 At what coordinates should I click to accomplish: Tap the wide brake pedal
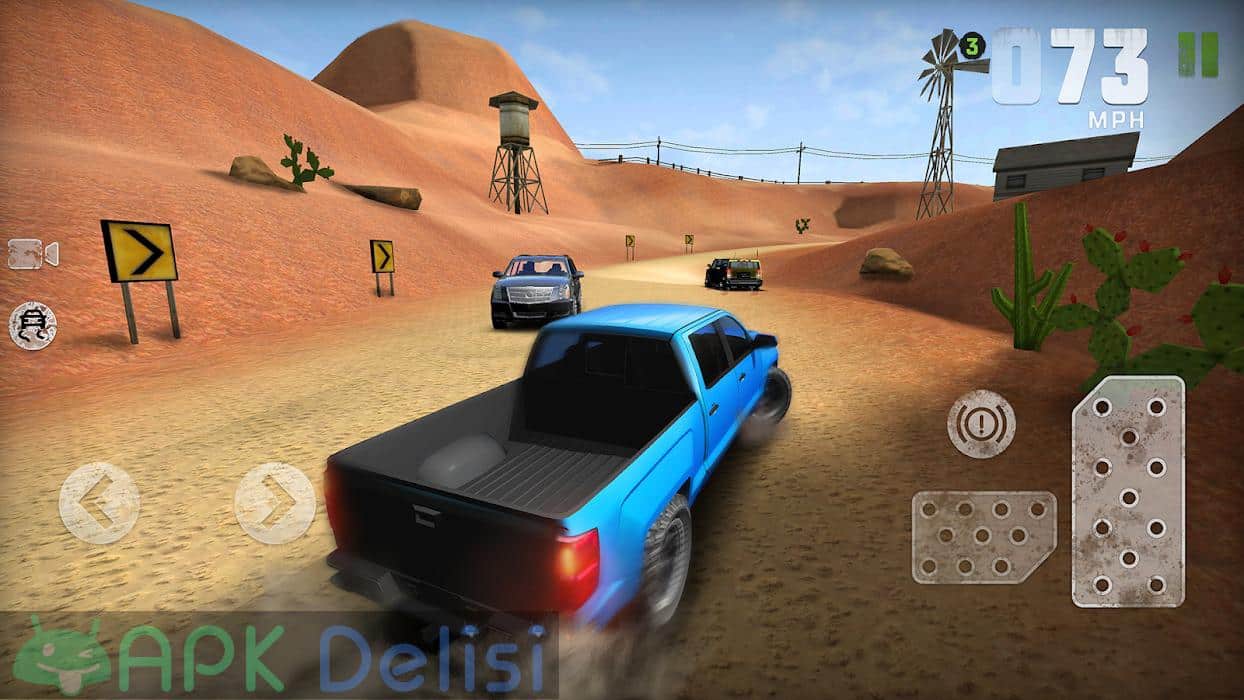click(x=983, y=536)
